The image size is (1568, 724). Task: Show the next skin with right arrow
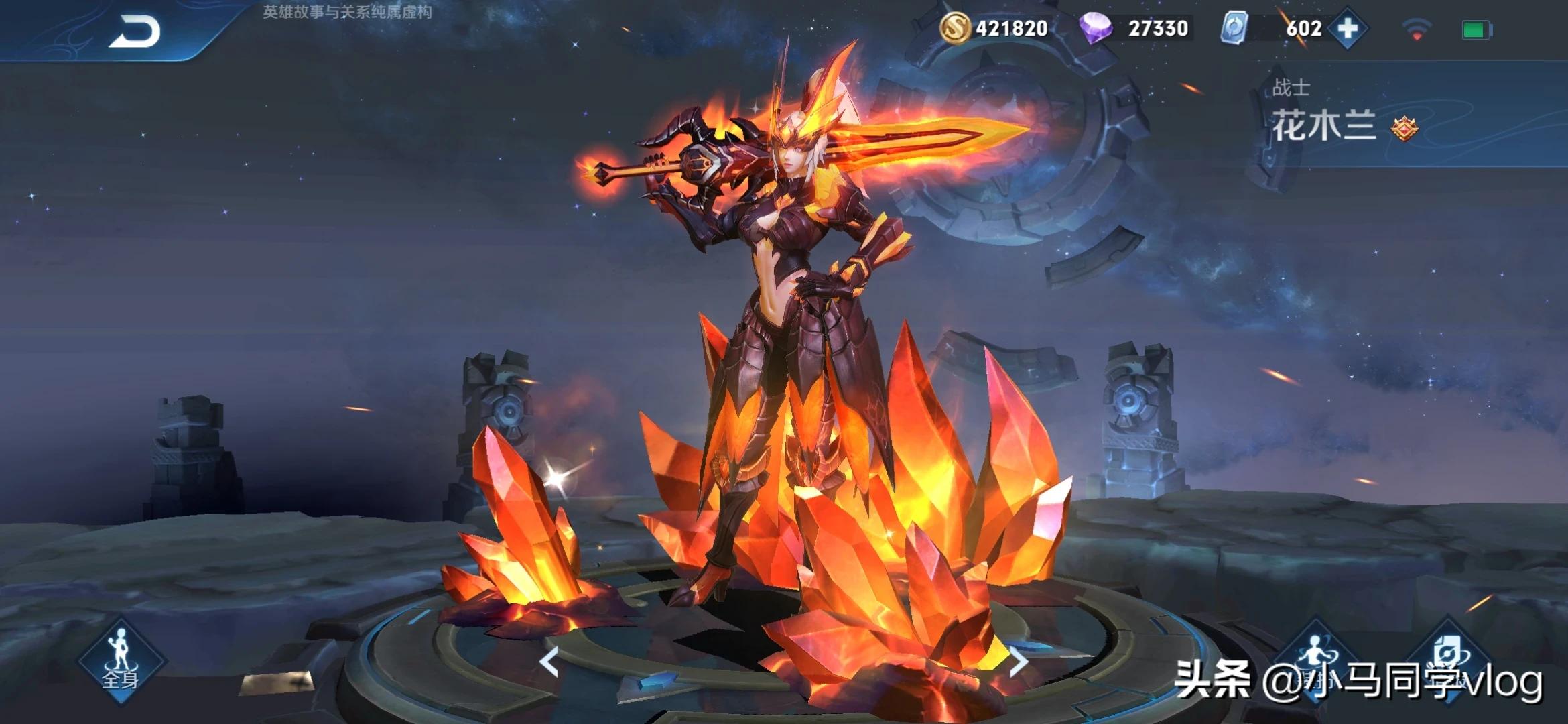(1018, 662)
